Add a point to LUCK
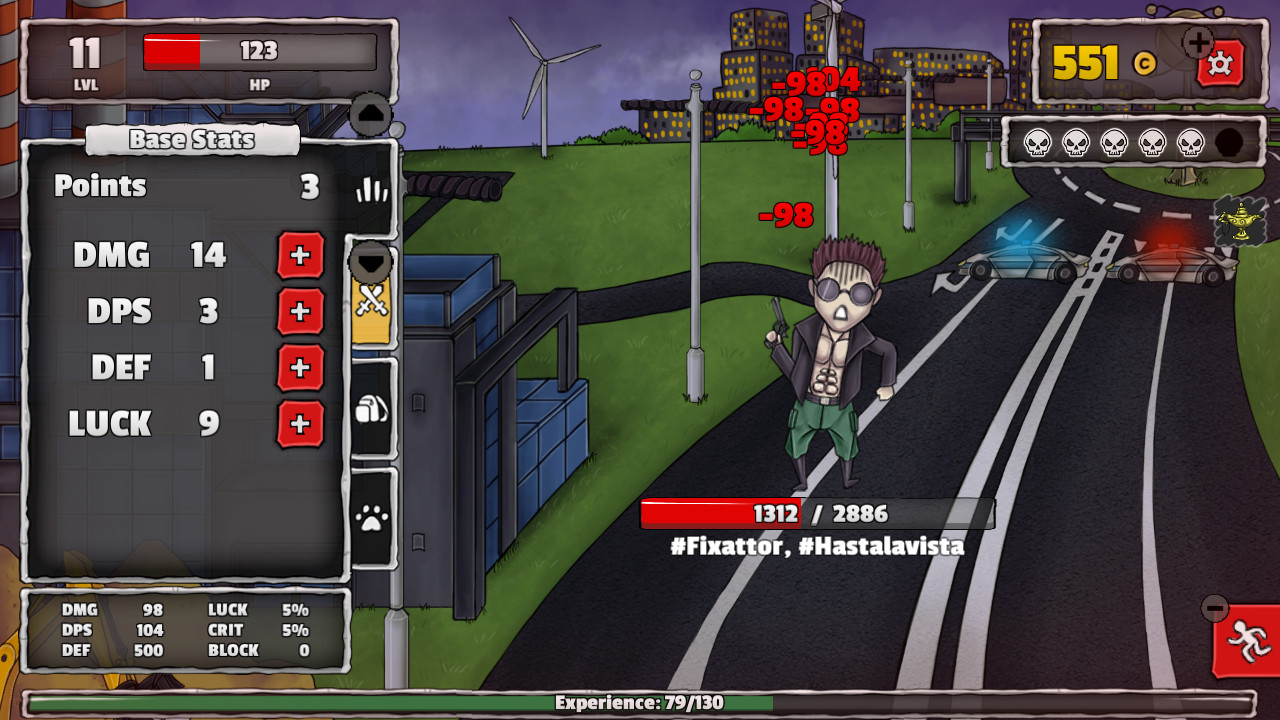The width and height of the screenshot is (1280, 720). (300, 424)
